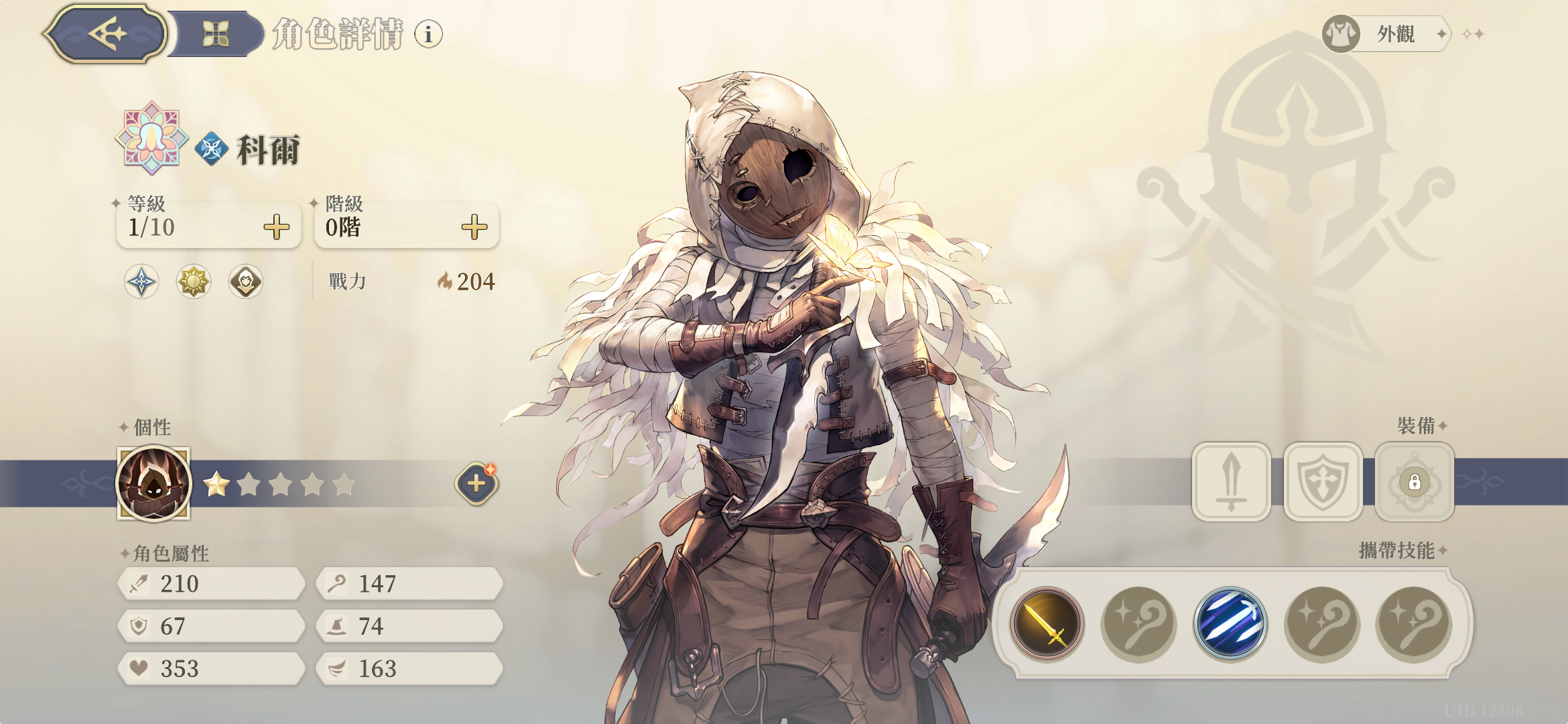Viewport: 1568px width, 724px height.
Task: Open the hooded personality portrait
Action: (x=153, y=483)
